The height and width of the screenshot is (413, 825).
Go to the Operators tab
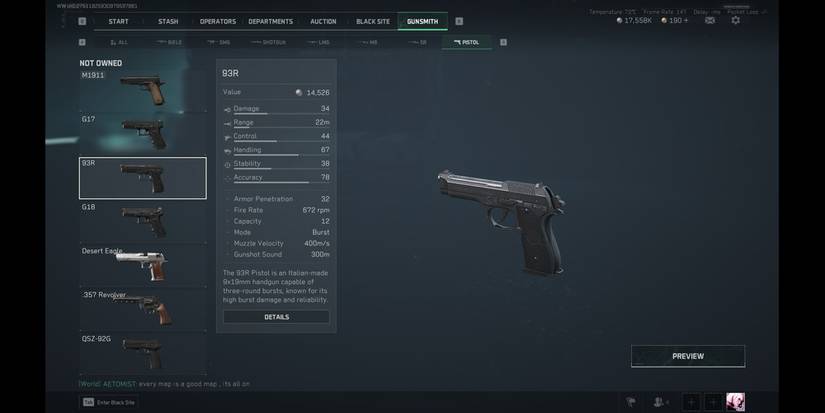tap(217, 21)
